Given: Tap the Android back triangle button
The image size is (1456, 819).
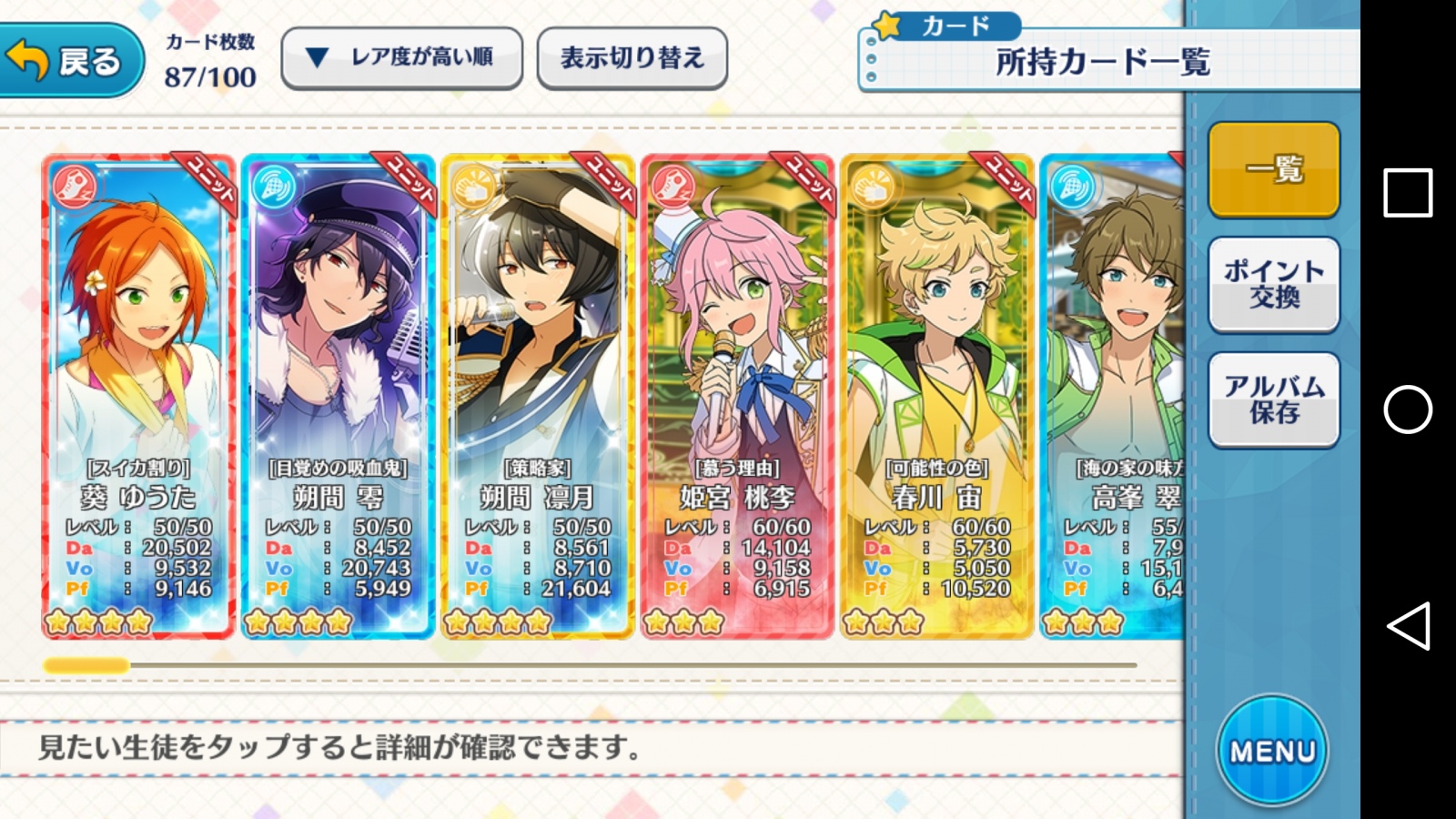Looking at the screenshot, I should [x=1407, y=626].
